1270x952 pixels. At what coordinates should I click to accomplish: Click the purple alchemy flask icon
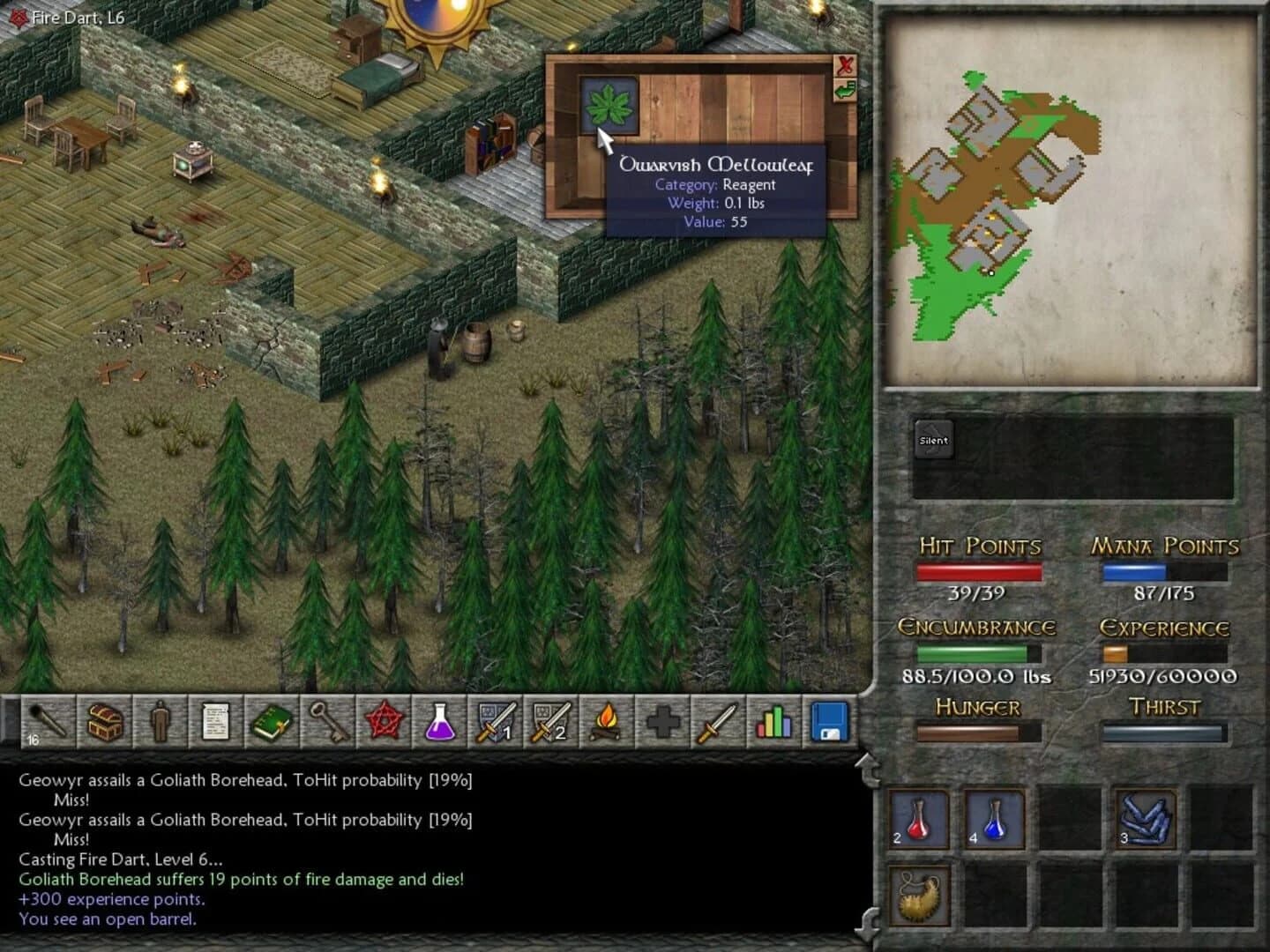[438, 722]
